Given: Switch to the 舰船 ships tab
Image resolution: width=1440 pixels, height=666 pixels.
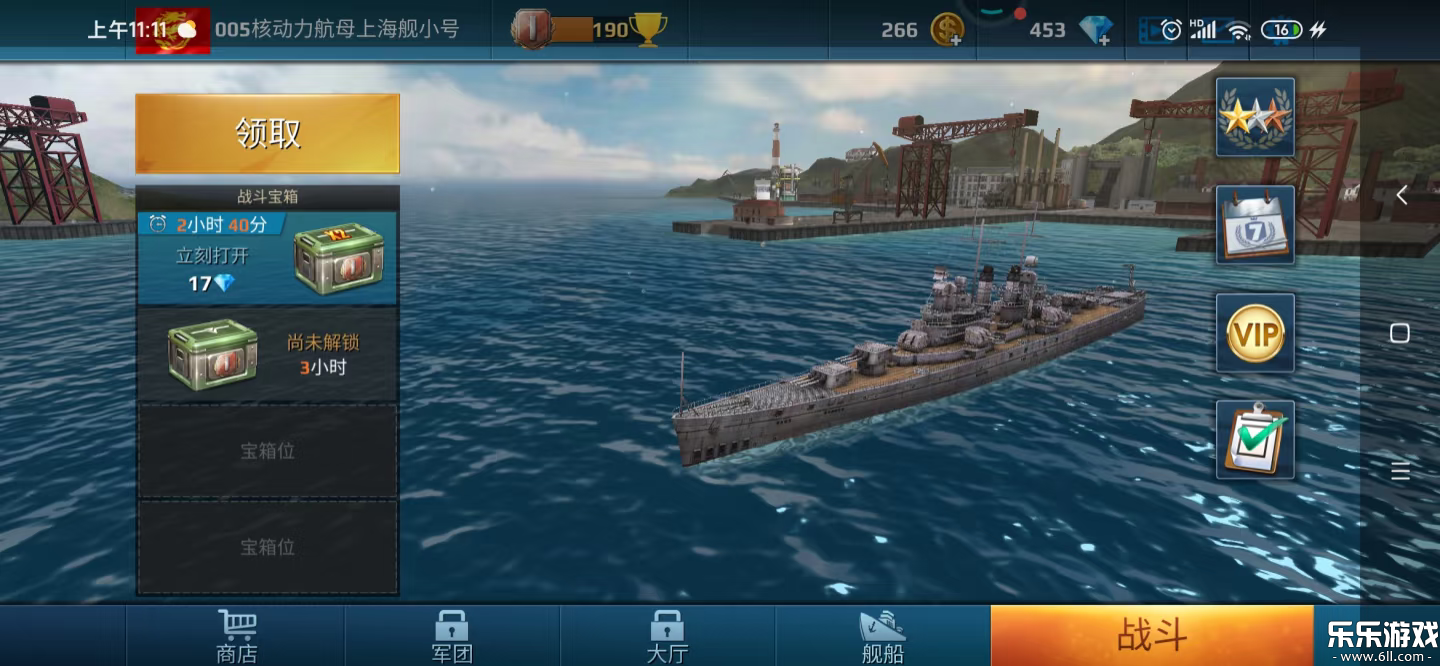Looking at the screenshot, I should coord(882,636).
